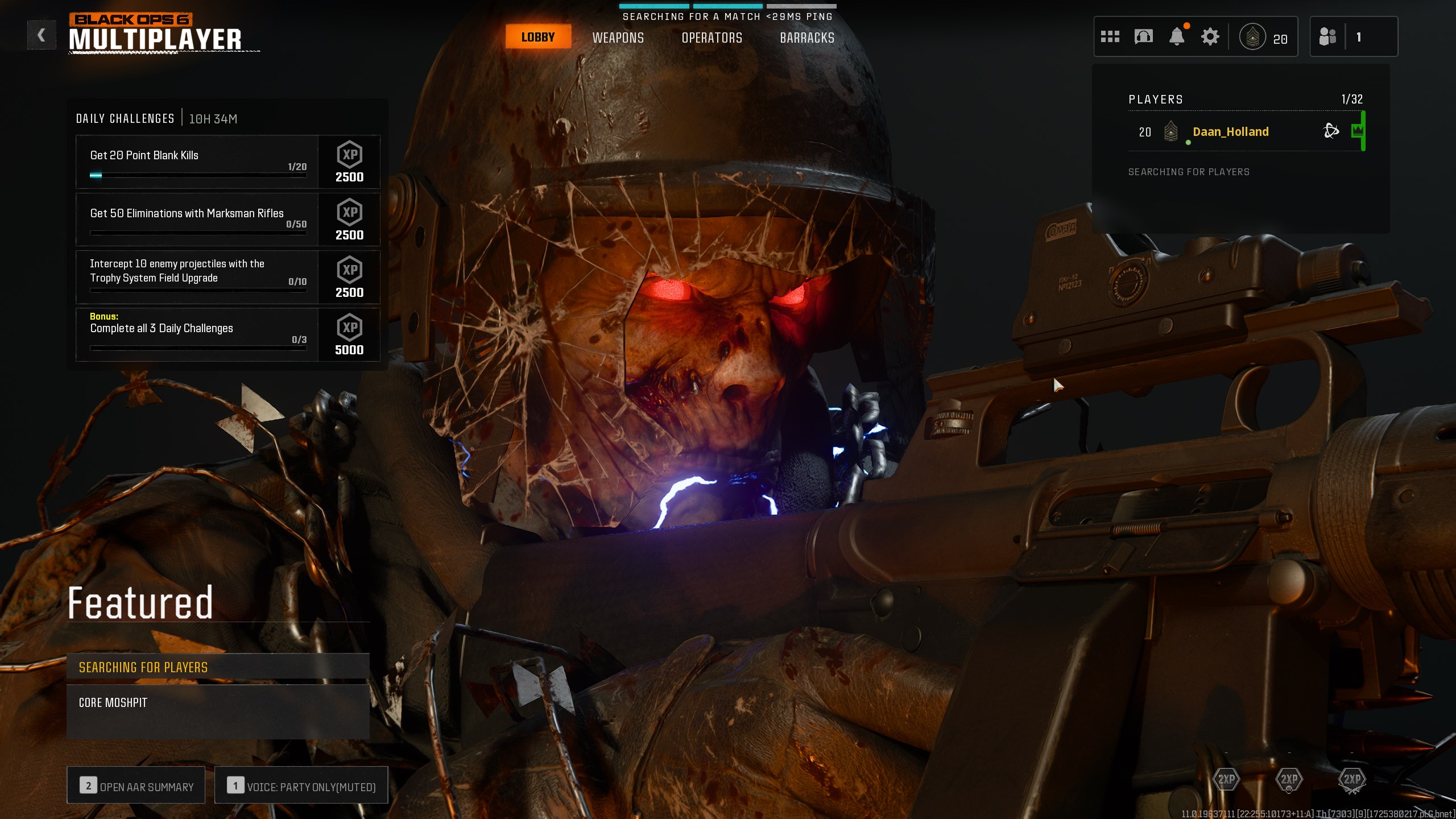Image resolution: width=1456 pixels, height=819 pixels.
Task: Open the party social panel
Action: pos(1353,37)
